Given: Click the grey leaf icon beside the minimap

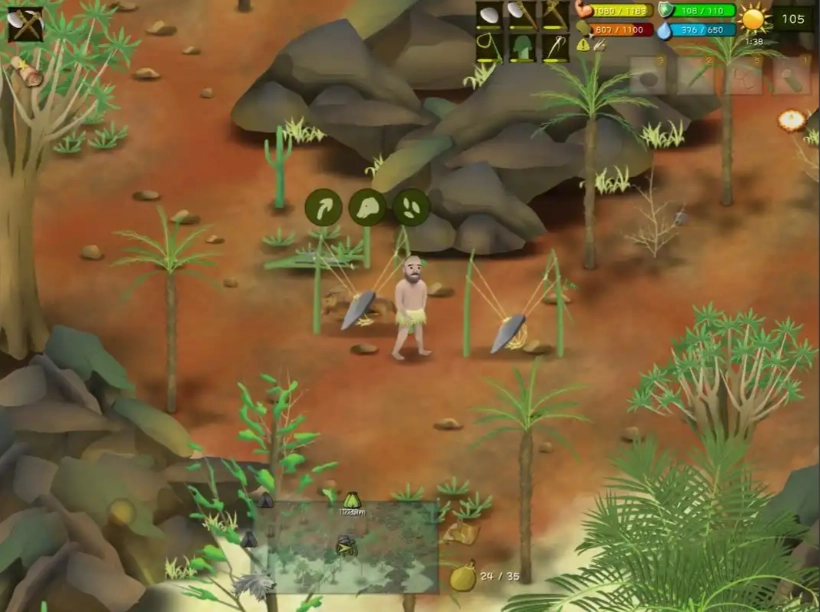Looking at the screenshot, I should click(x=255, y=585).
